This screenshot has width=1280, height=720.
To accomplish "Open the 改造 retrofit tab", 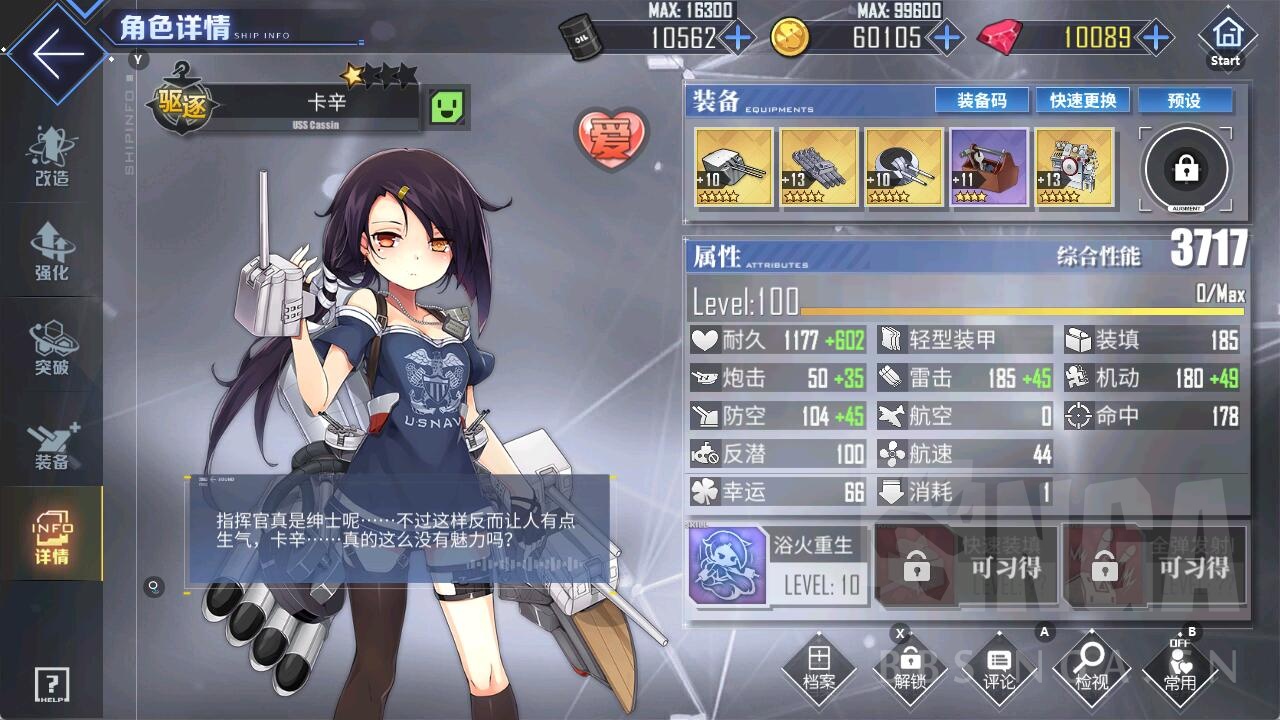I will click(x=51, y=158).
